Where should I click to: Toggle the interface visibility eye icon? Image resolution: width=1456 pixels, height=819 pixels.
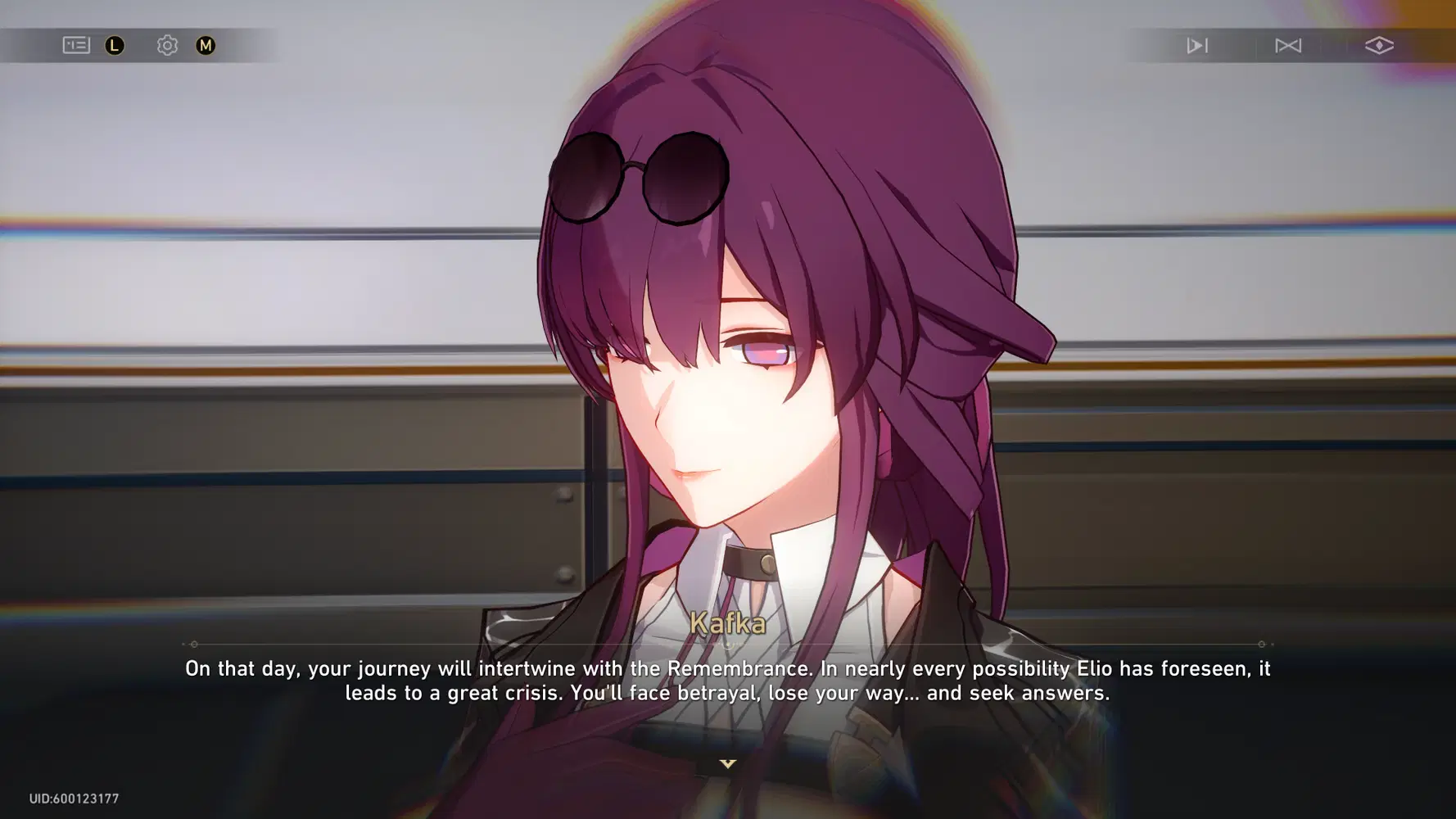pyautogui.click(x=1379, y=46)
